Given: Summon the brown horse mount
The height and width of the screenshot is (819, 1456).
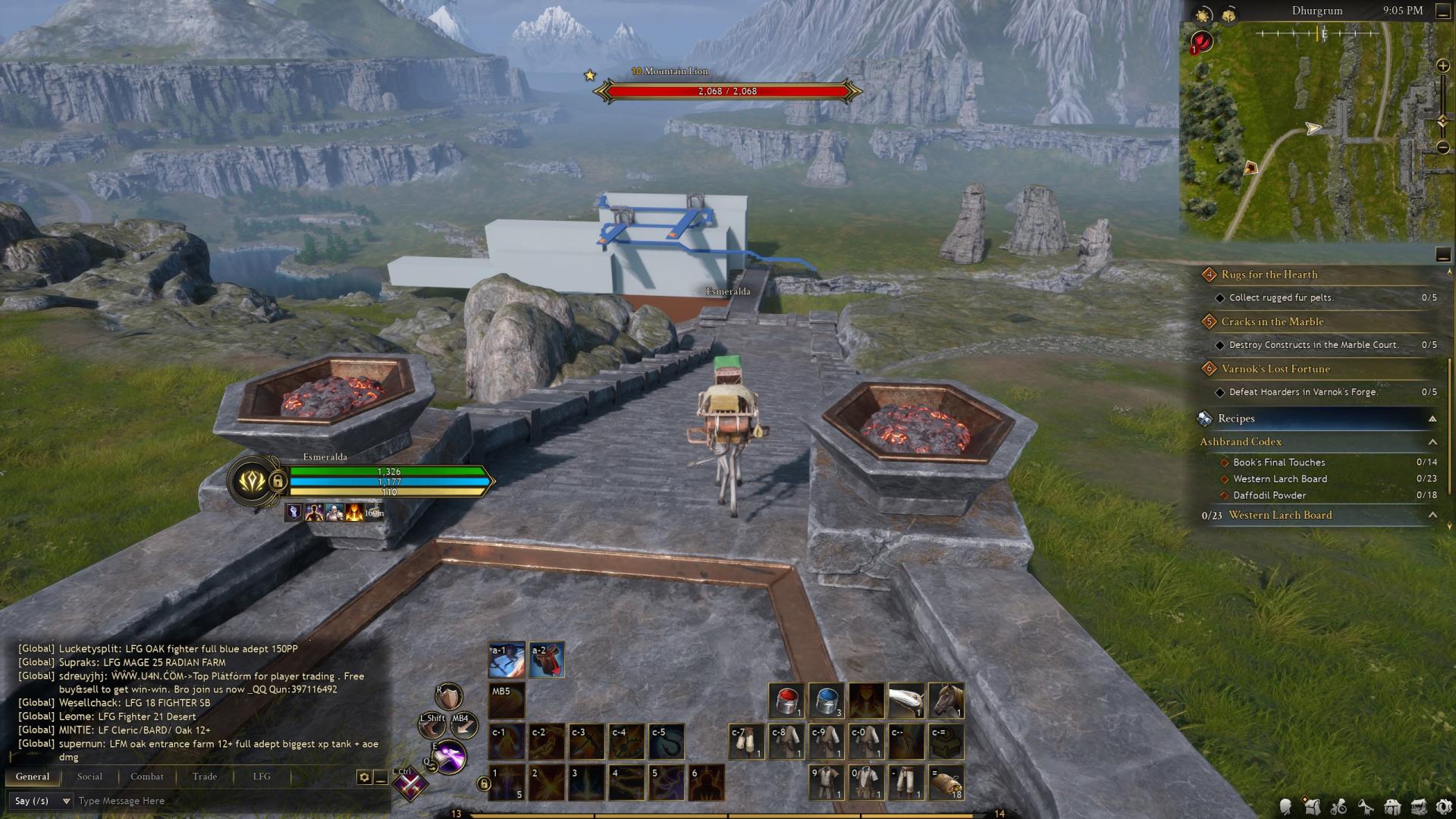Looking at the screenshot, I should click(x=946, y=700).
